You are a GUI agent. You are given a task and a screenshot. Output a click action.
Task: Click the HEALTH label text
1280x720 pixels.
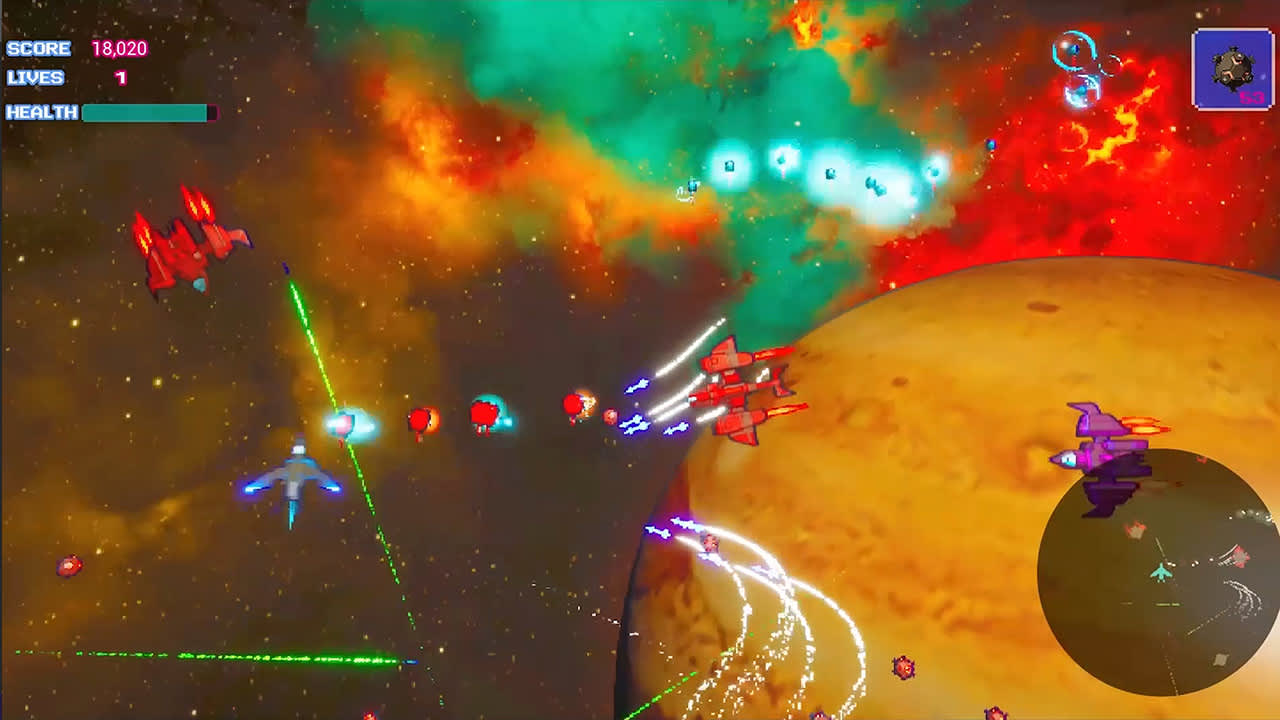point(41,114)
